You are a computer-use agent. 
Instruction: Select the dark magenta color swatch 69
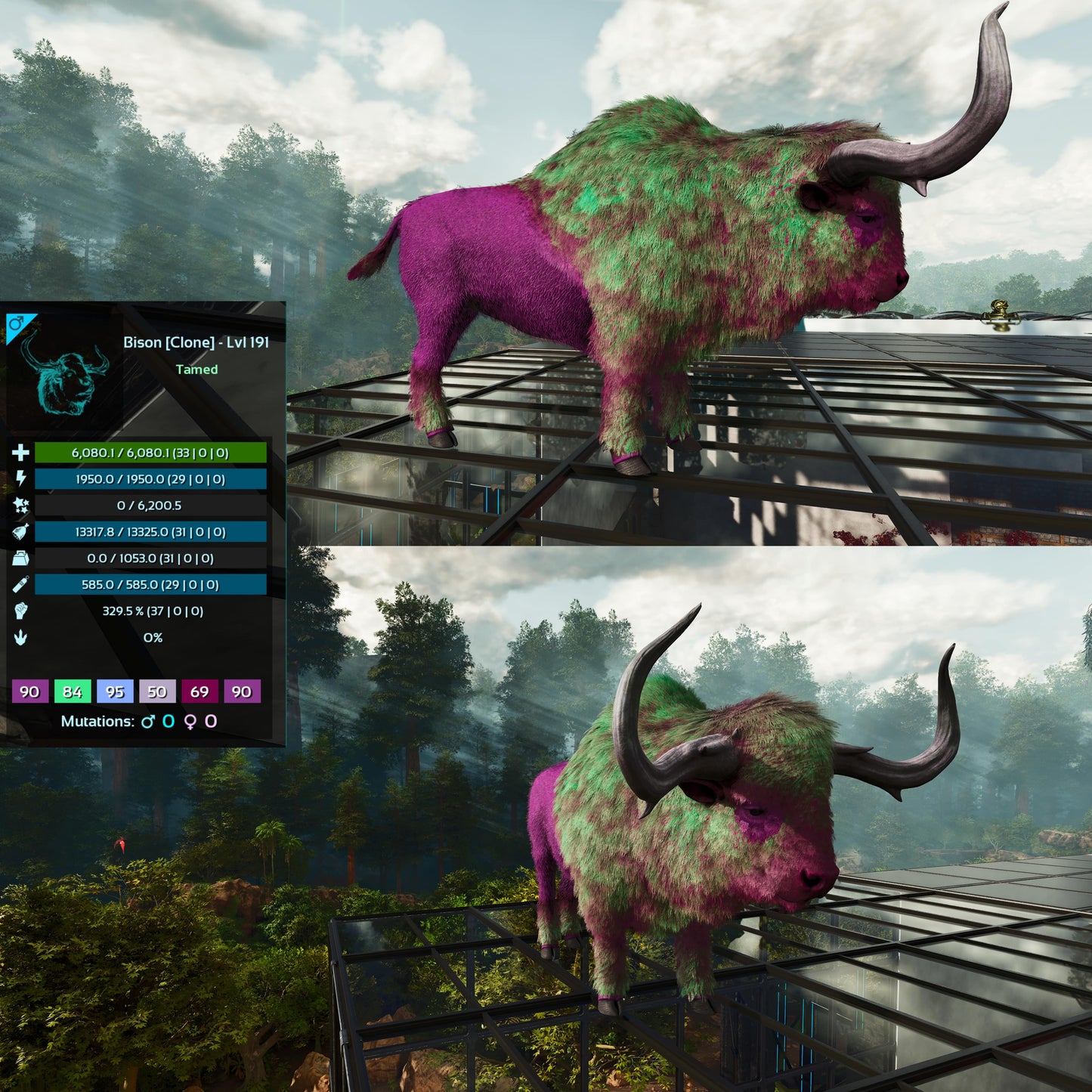point(200,691)
